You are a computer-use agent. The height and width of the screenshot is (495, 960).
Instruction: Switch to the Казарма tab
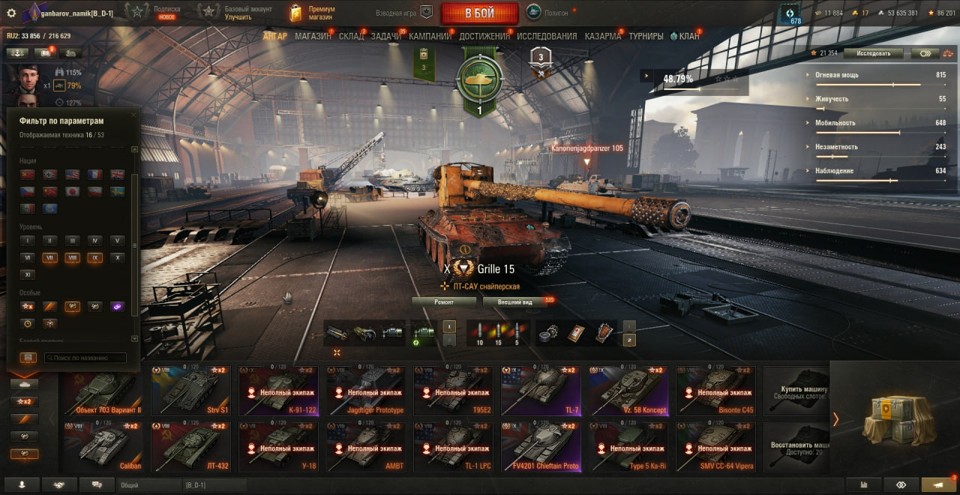[602, 36]
